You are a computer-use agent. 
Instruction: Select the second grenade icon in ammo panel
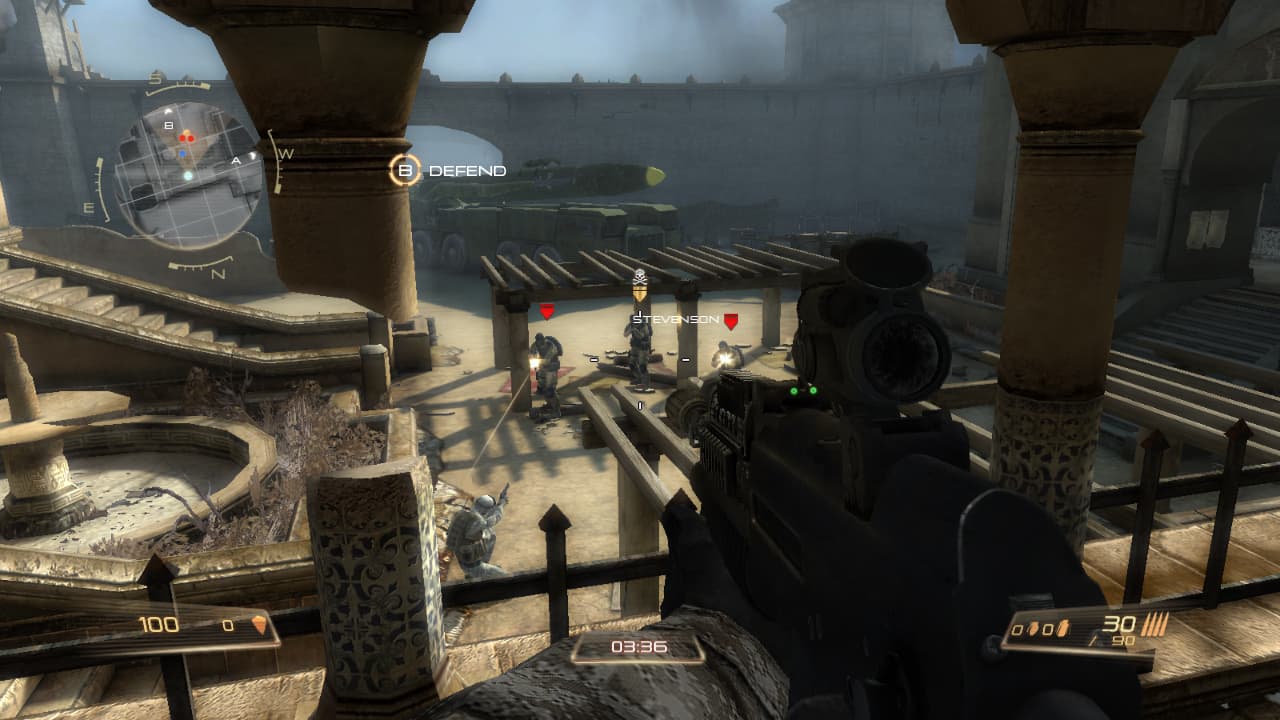(x=1062, y=629)
